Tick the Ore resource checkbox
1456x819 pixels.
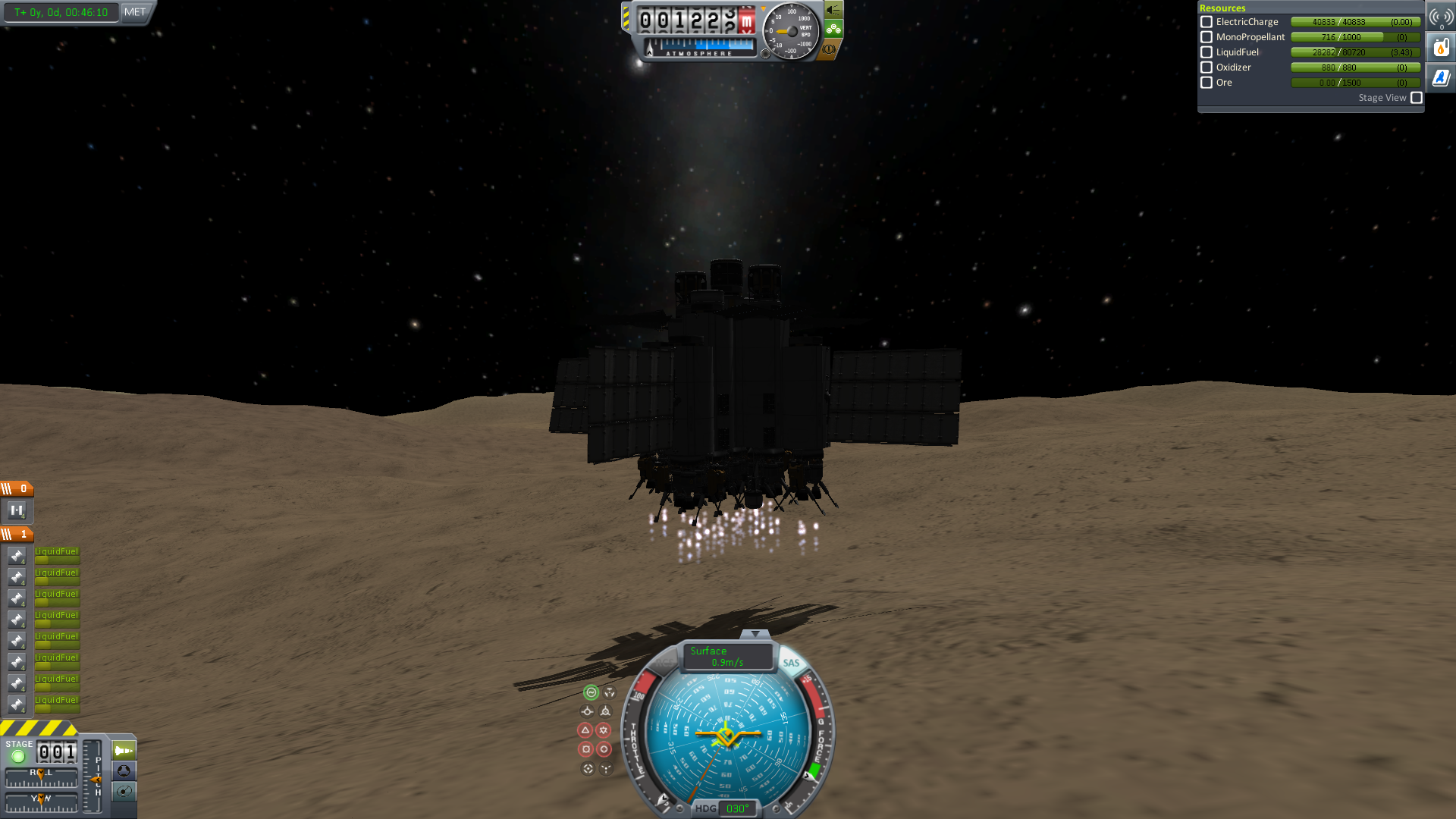click(1207, 83)
